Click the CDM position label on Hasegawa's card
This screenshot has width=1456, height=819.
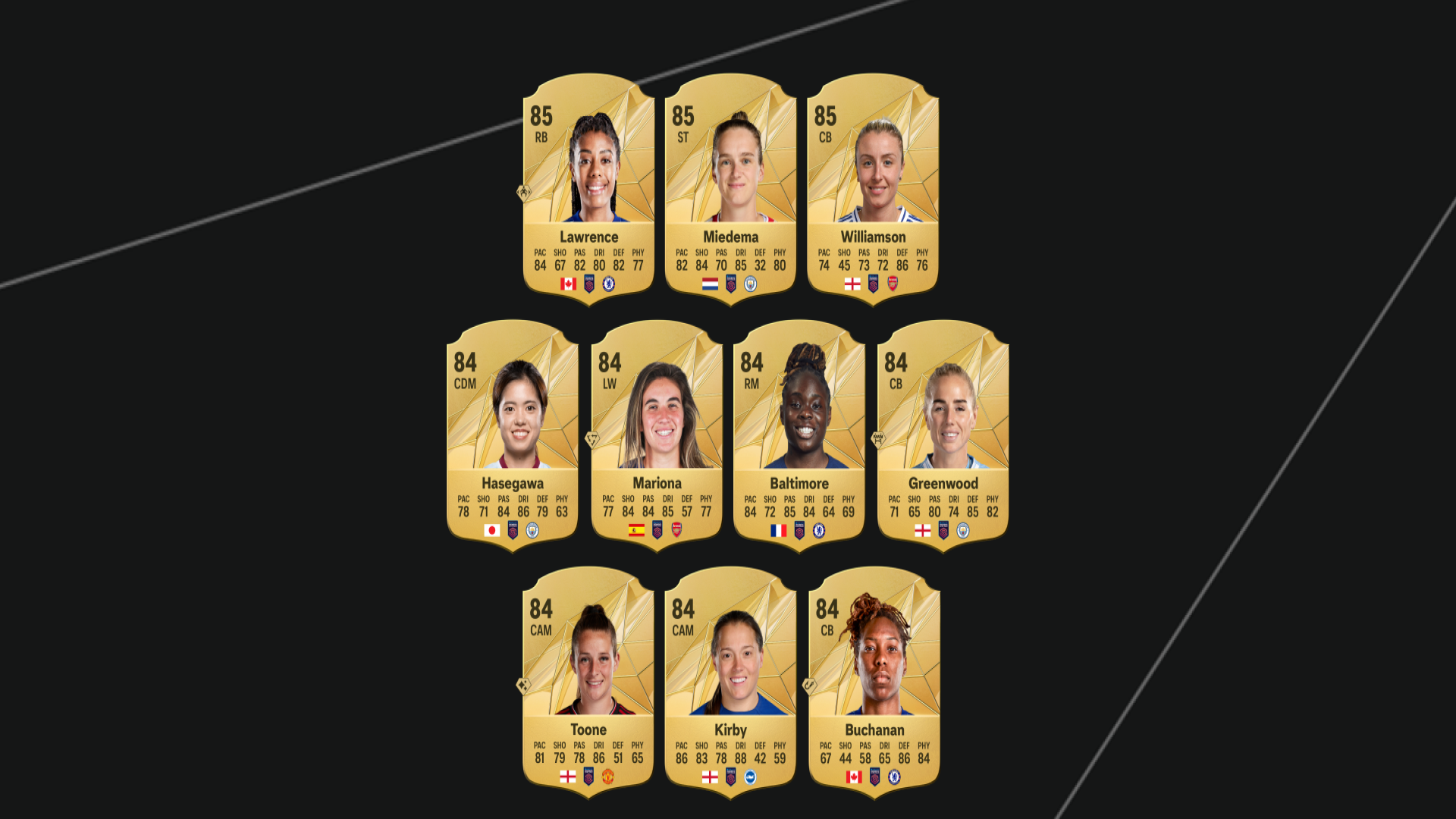pyautogui.click(x=463, y=384)
